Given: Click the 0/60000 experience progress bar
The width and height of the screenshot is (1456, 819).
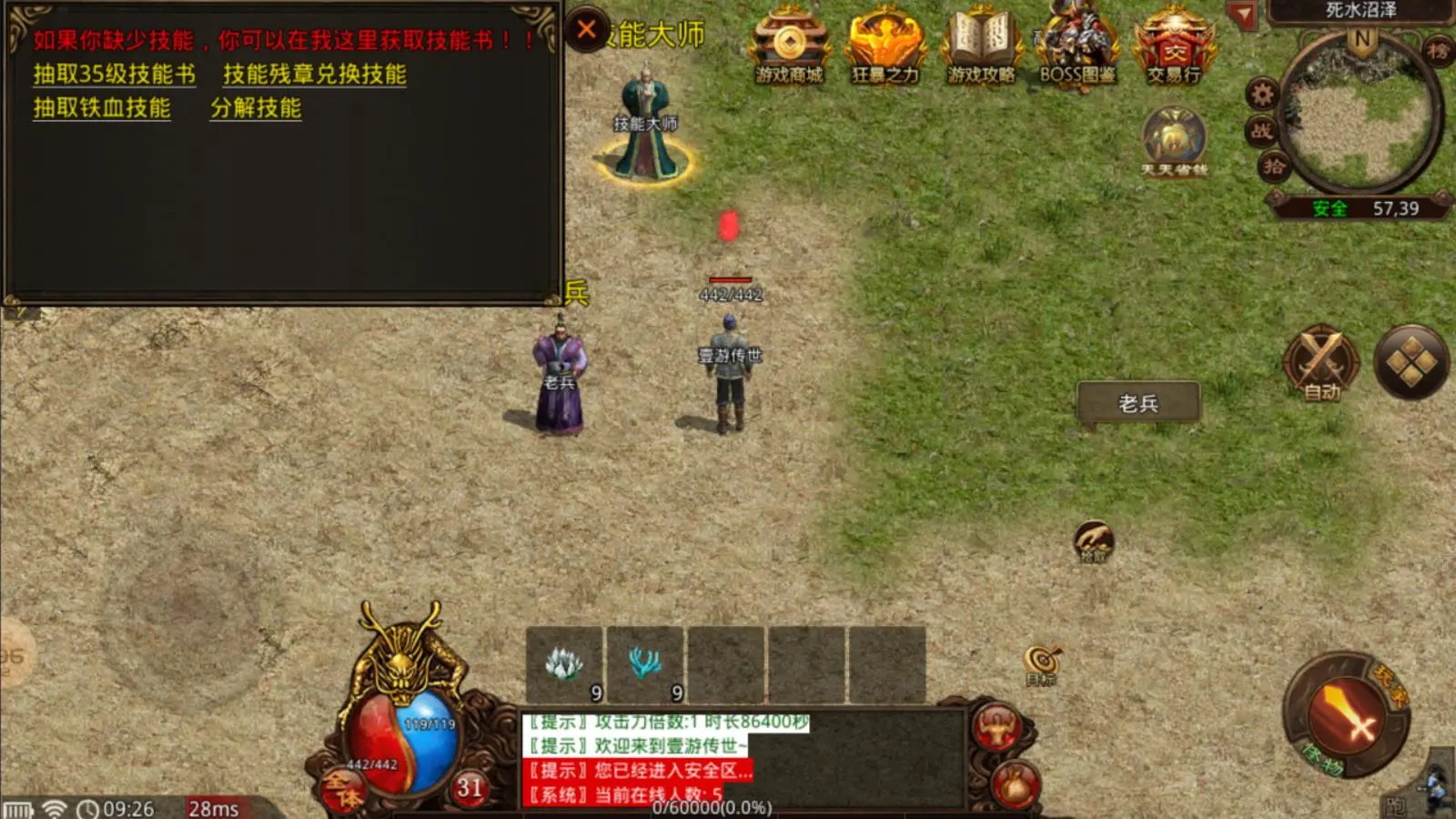Looking at the screenshot, I should [710, 806].
